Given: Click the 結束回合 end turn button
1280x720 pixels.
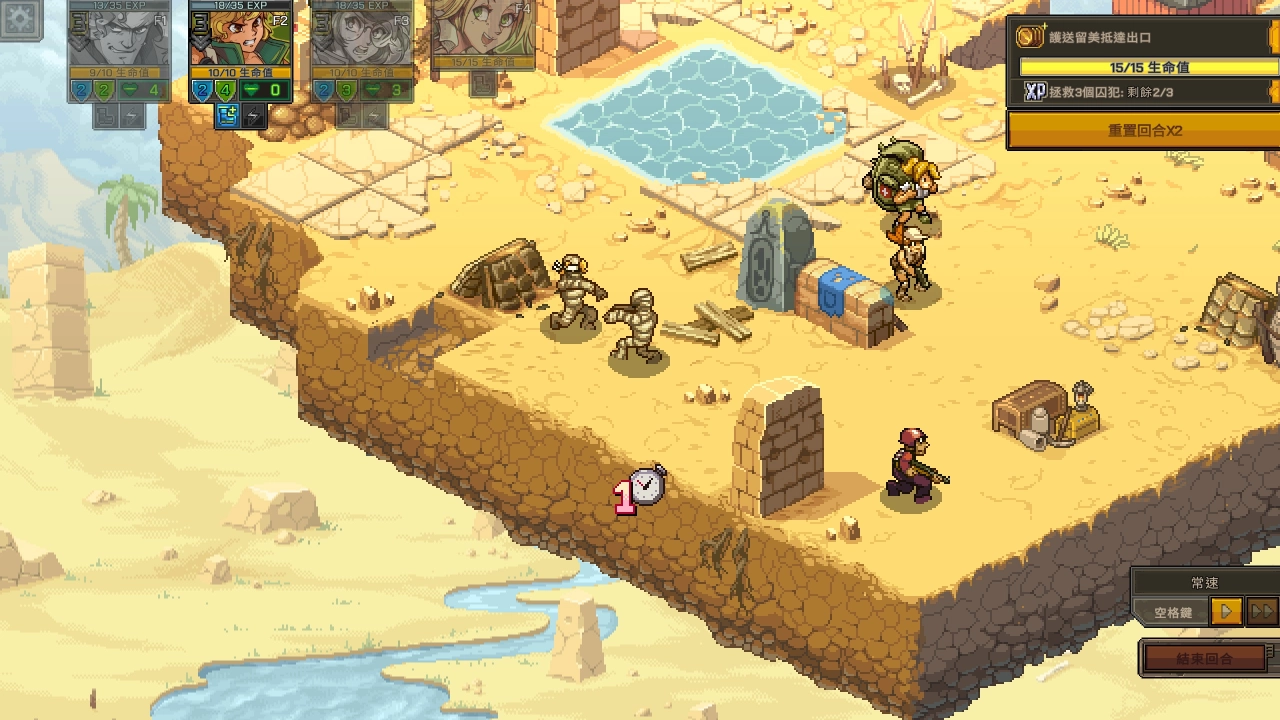Looking at the screenshot, I should (1204, 658).
